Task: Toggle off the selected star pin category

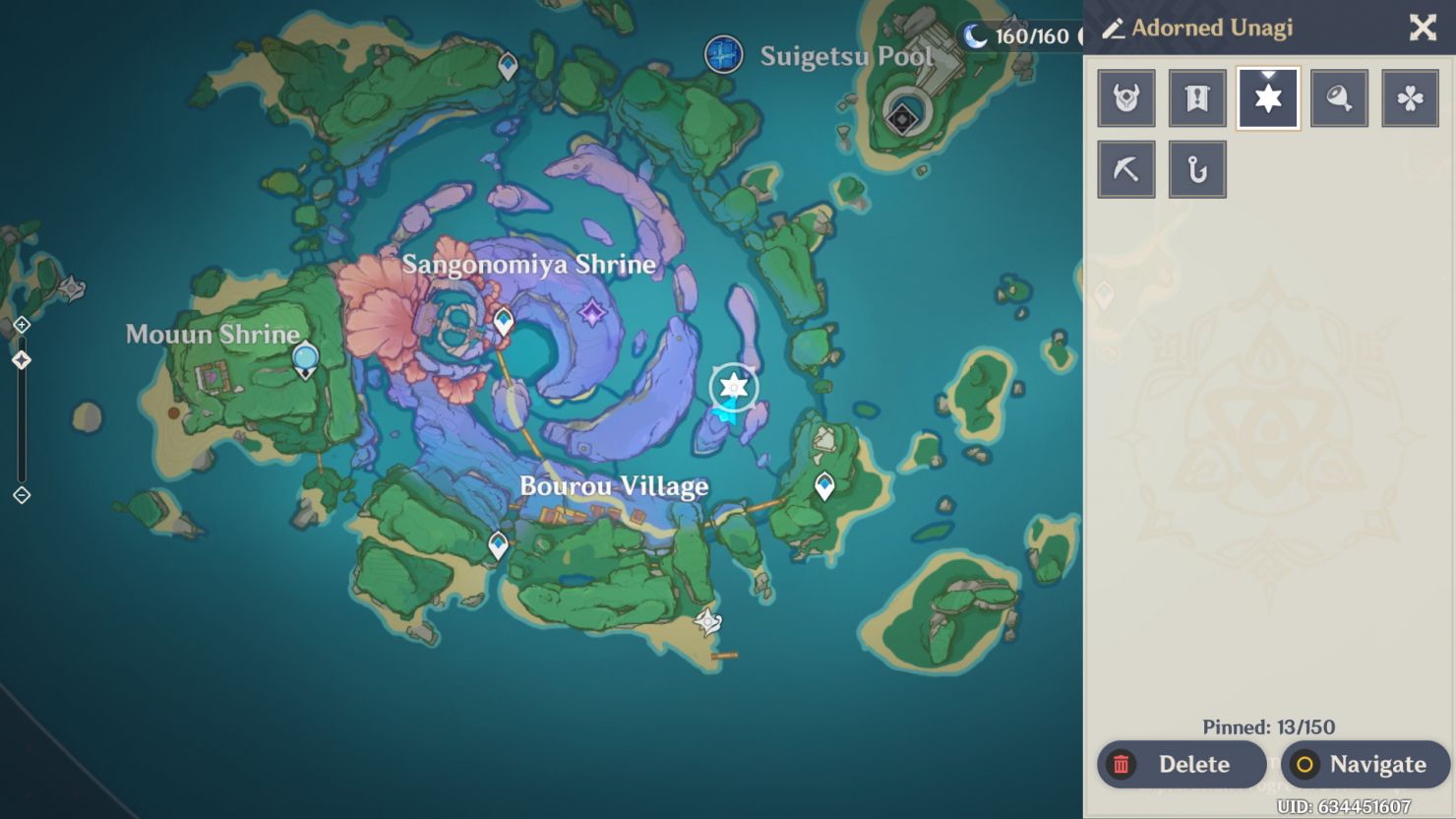Action: tap(1268, 97)
